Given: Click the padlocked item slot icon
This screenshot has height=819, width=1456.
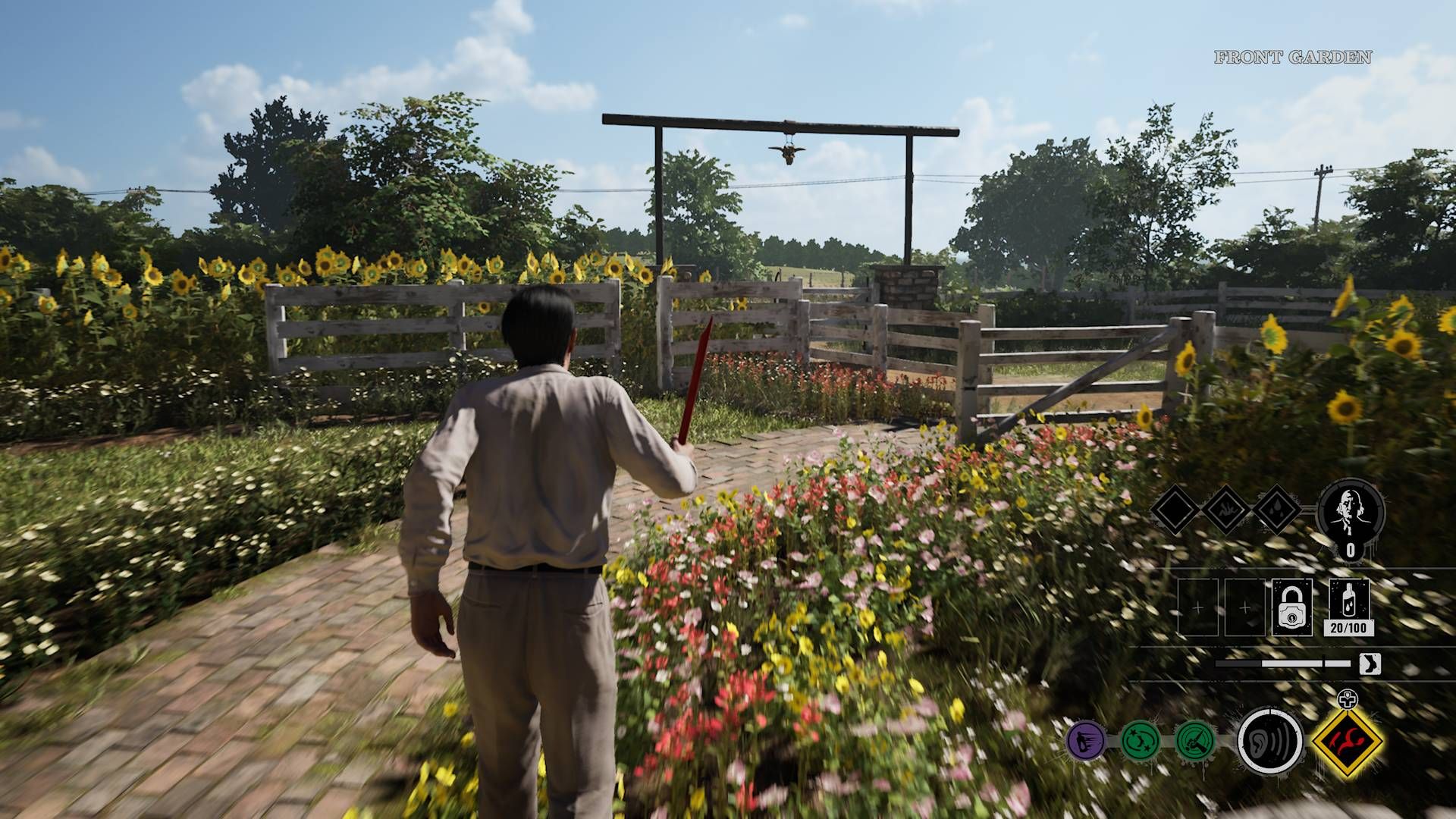Looking at the screenshot, I should pyautogui.click(x=1292, y=606).
